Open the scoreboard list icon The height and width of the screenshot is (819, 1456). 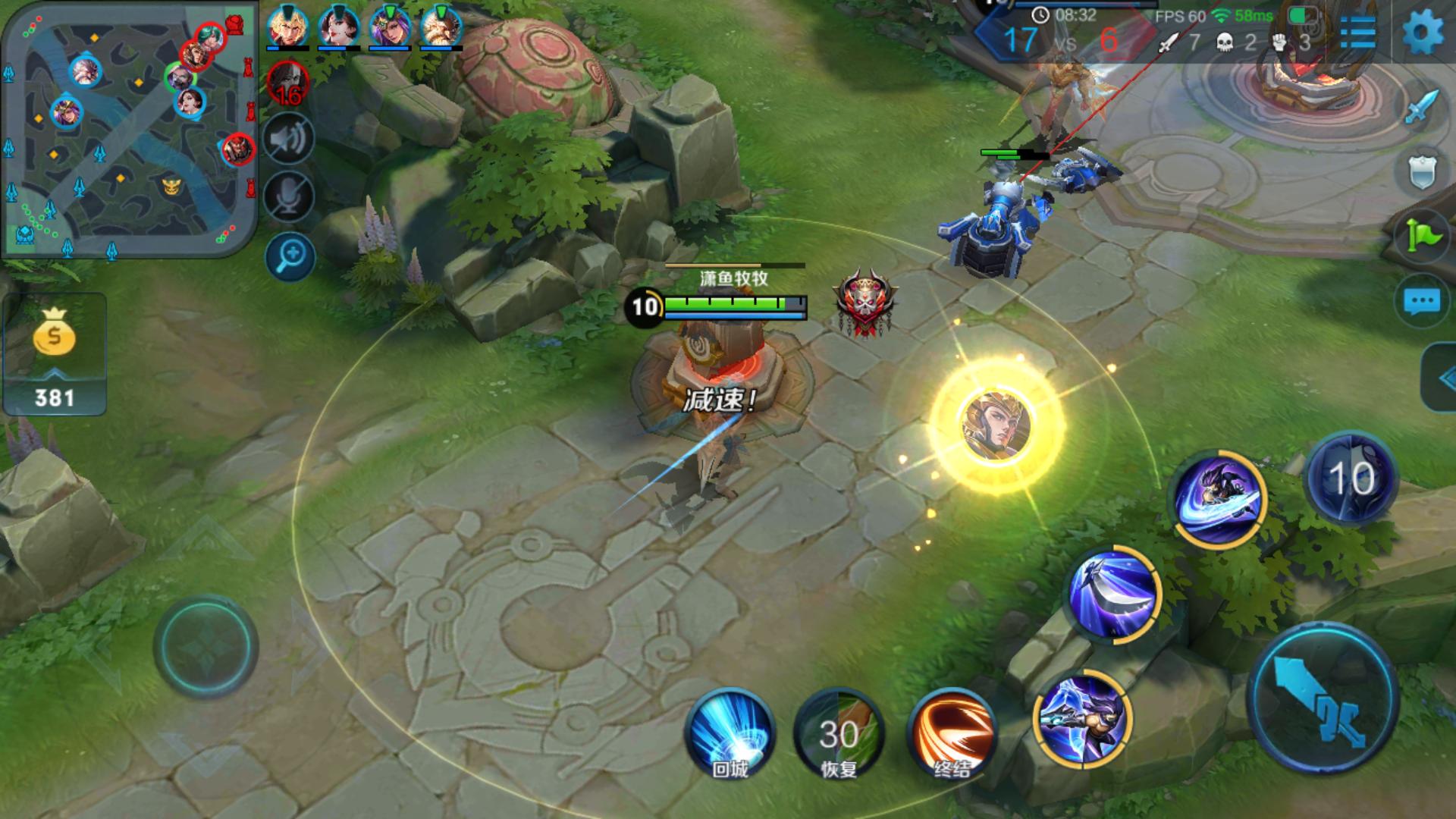[x=1357, y=32]
